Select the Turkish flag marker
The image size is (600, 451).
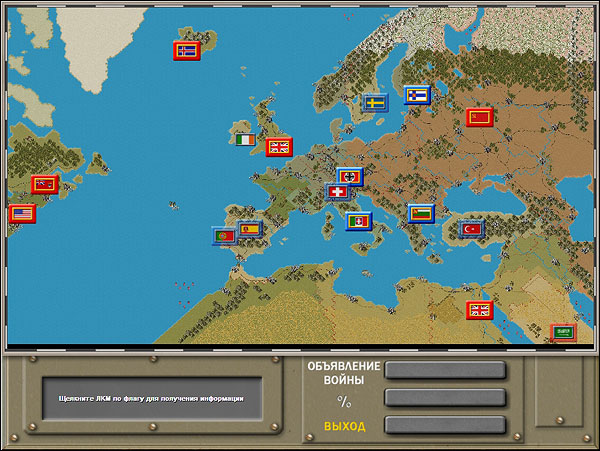(x=471, y=229)
